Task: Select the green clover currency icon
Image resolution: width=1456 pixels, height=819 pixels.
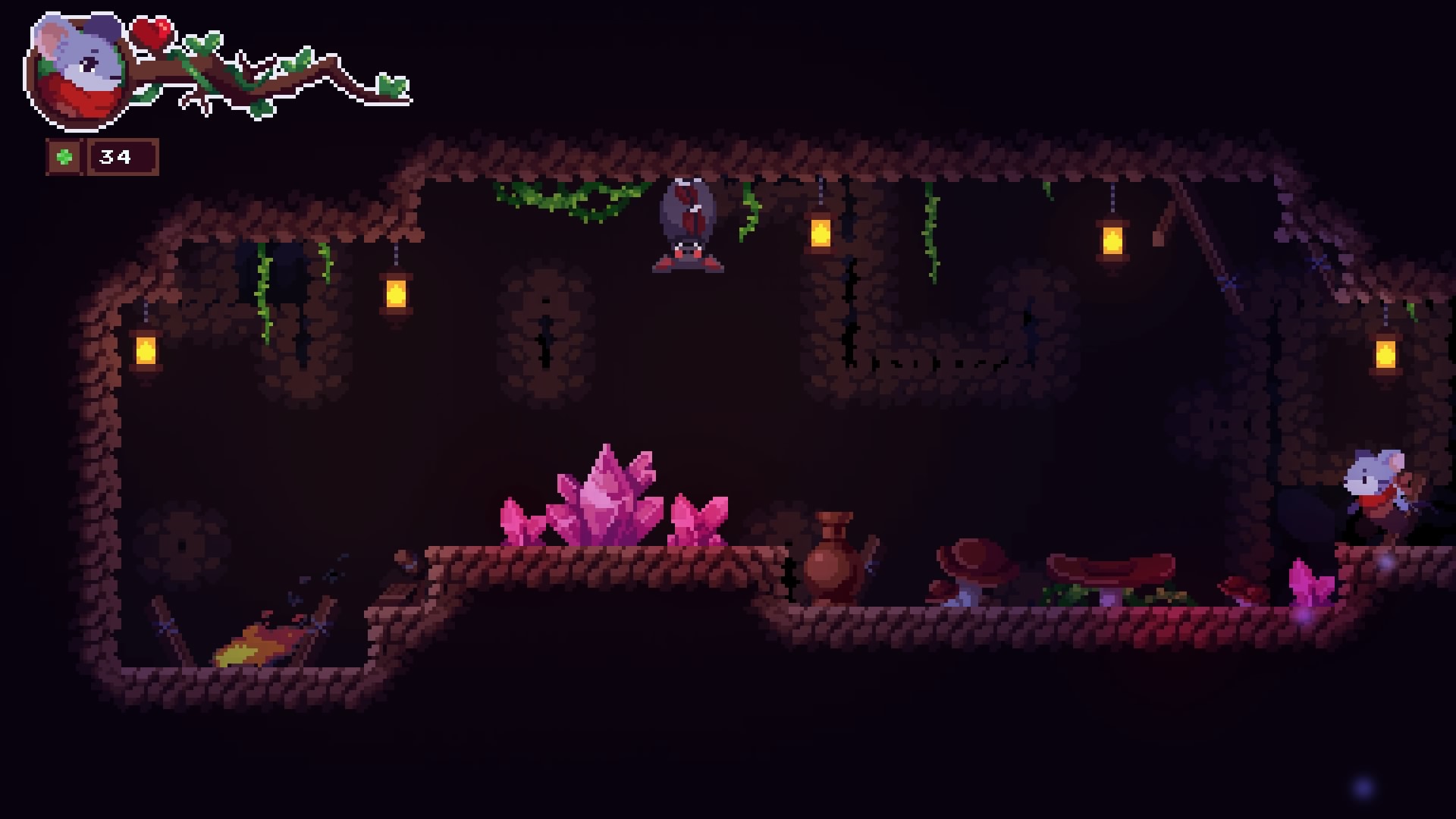Action: pos(64,158)
